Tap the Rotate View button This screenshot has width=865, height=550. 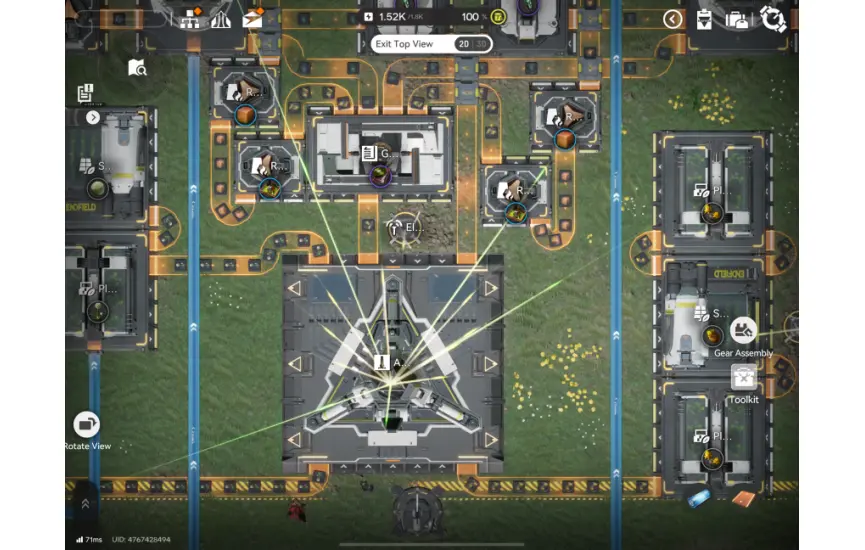[87, 425]
